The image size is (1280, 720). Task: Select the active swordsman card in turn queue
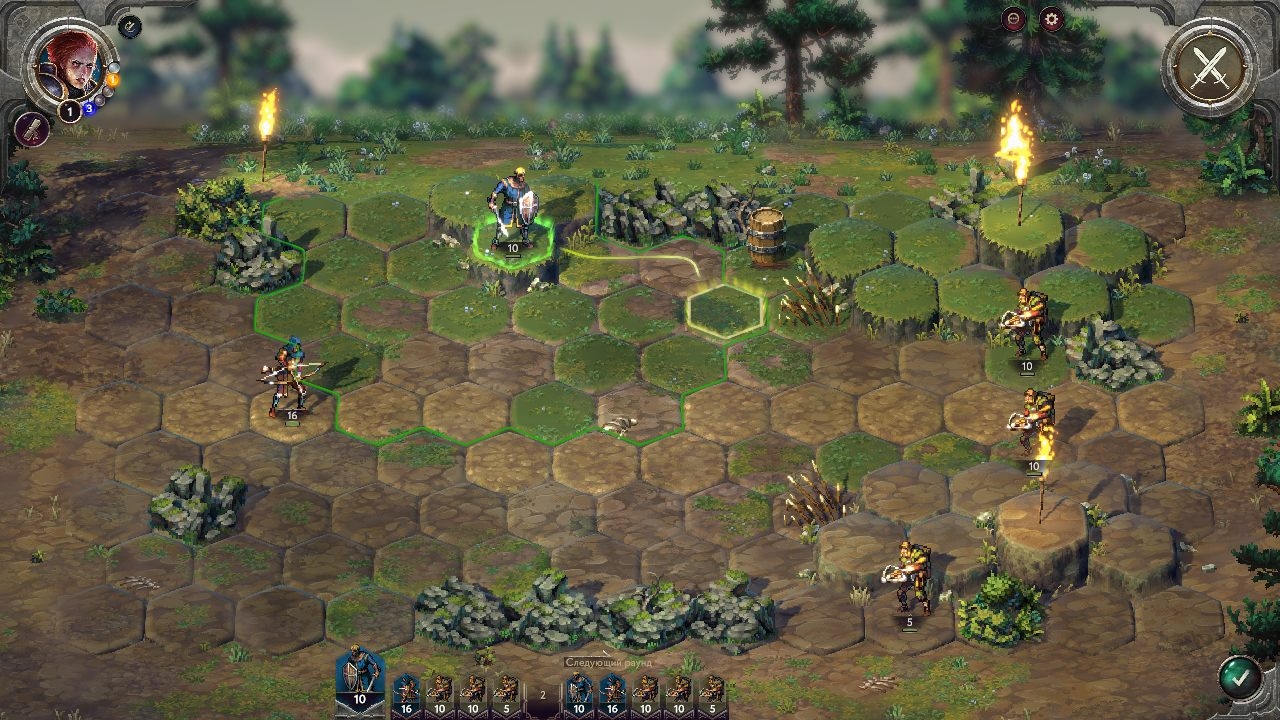[x=359, y=680]
